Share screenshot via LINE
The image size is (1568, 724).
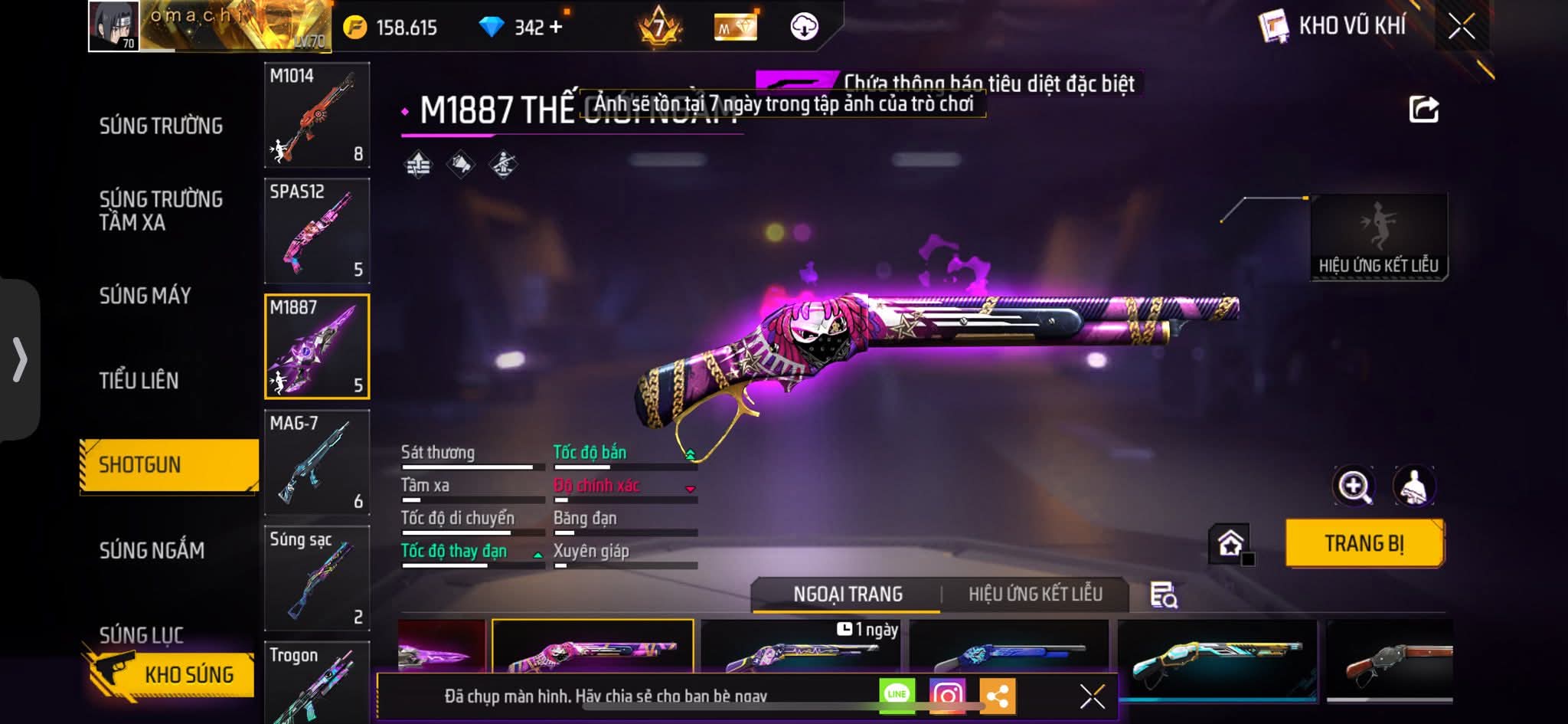[x=897, y=695]
